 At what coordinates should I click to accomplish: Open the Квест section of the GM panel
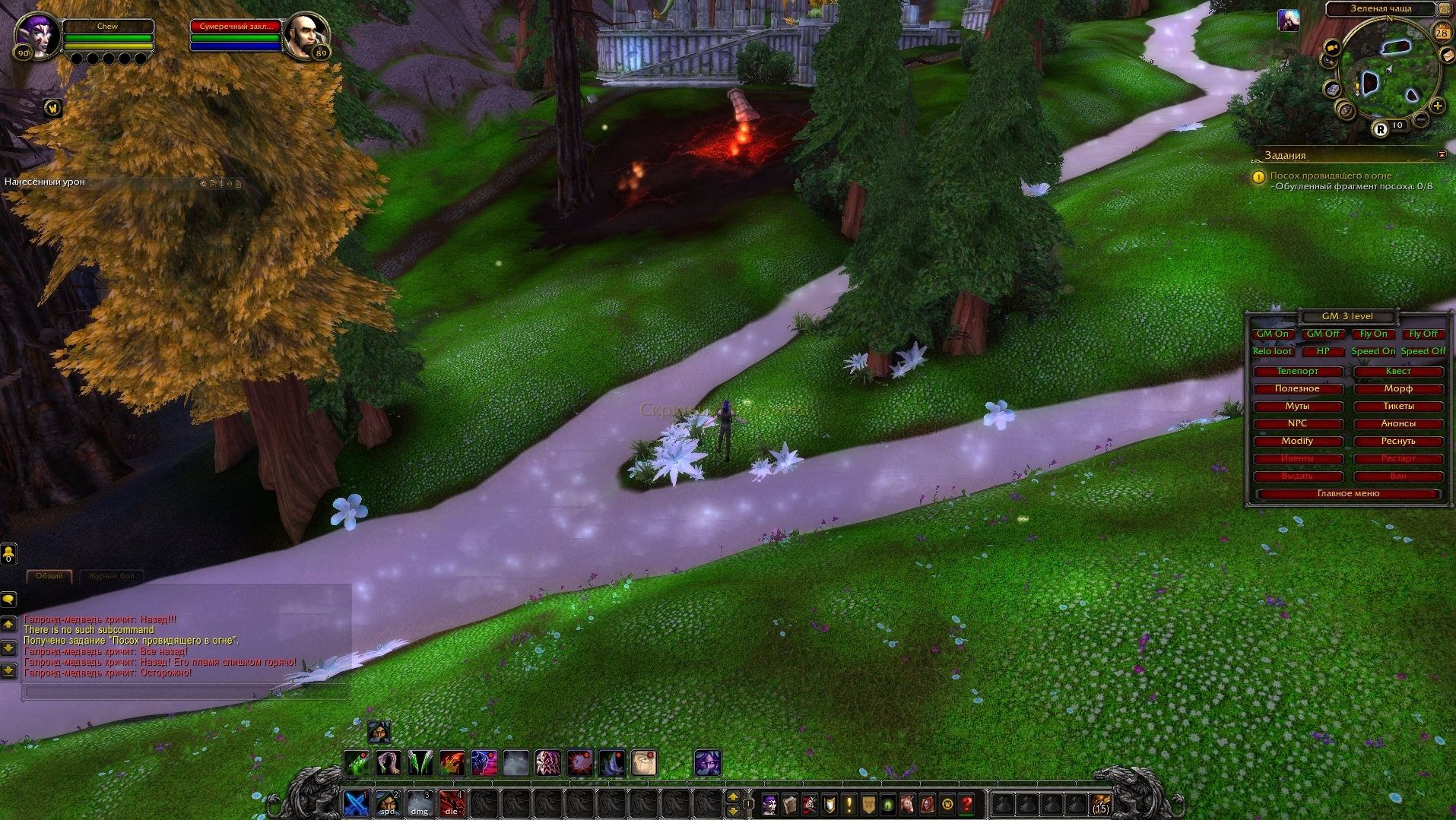1398,371
